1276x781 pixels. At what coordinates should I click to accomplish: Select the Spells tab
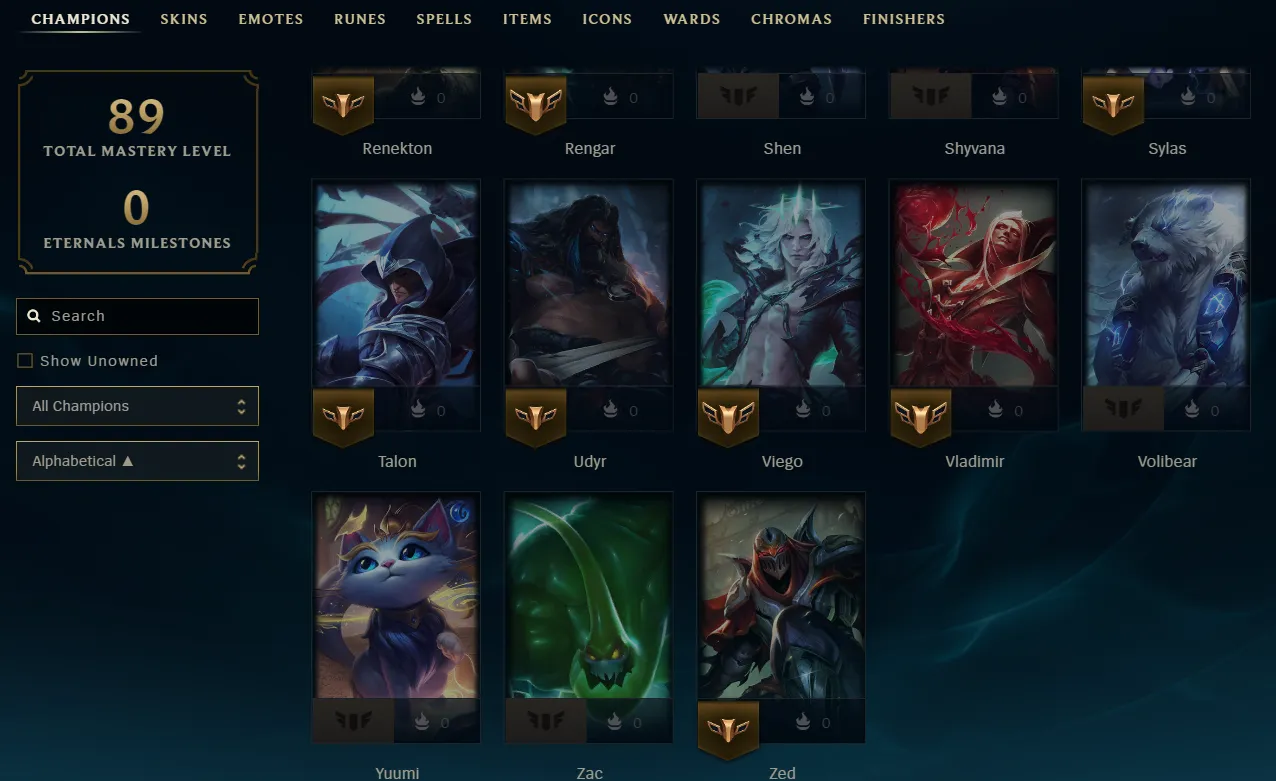(444, 19)
